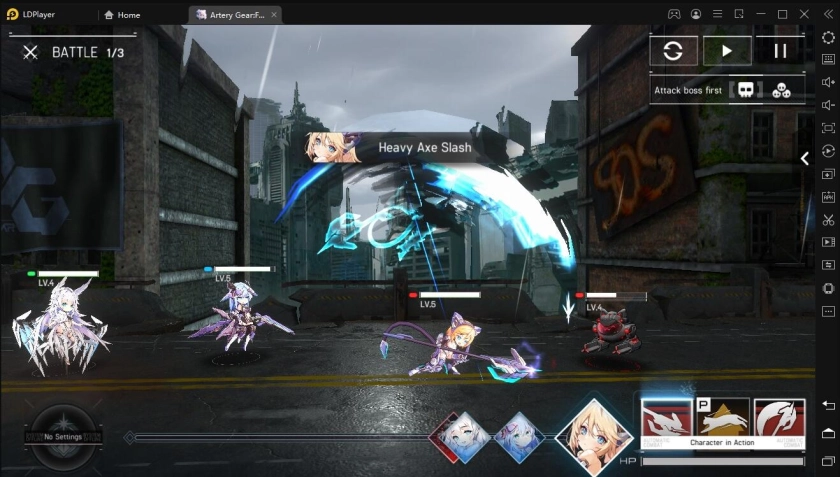Switch to the LDPlayer Home tab
Viewport: 840px width, 477px height.
[x=122, y=15]
